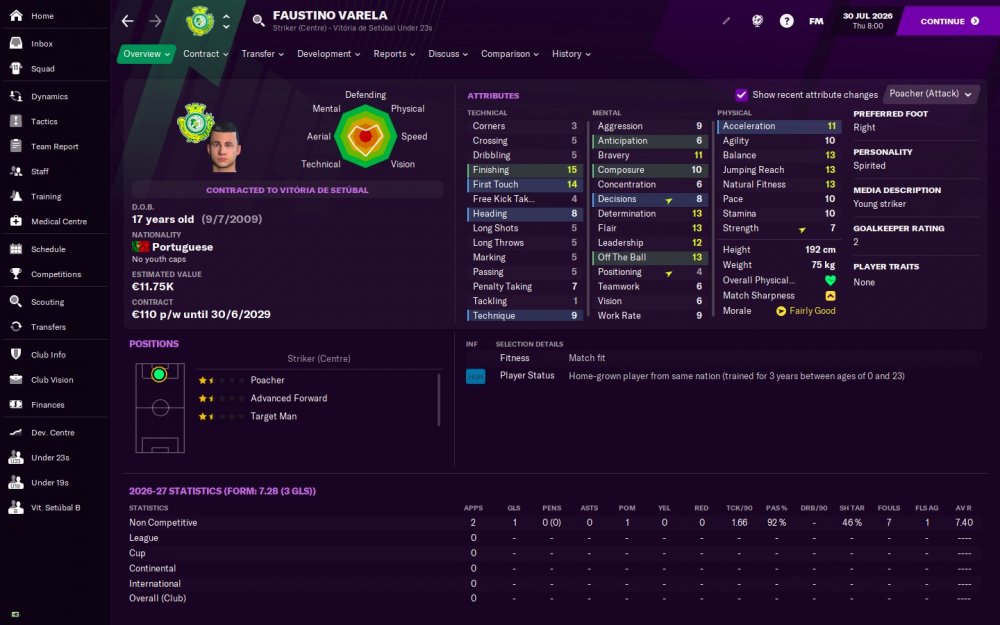Open the Comparison tab dropdown
The image size is (1000, 625).
[510, 54]
